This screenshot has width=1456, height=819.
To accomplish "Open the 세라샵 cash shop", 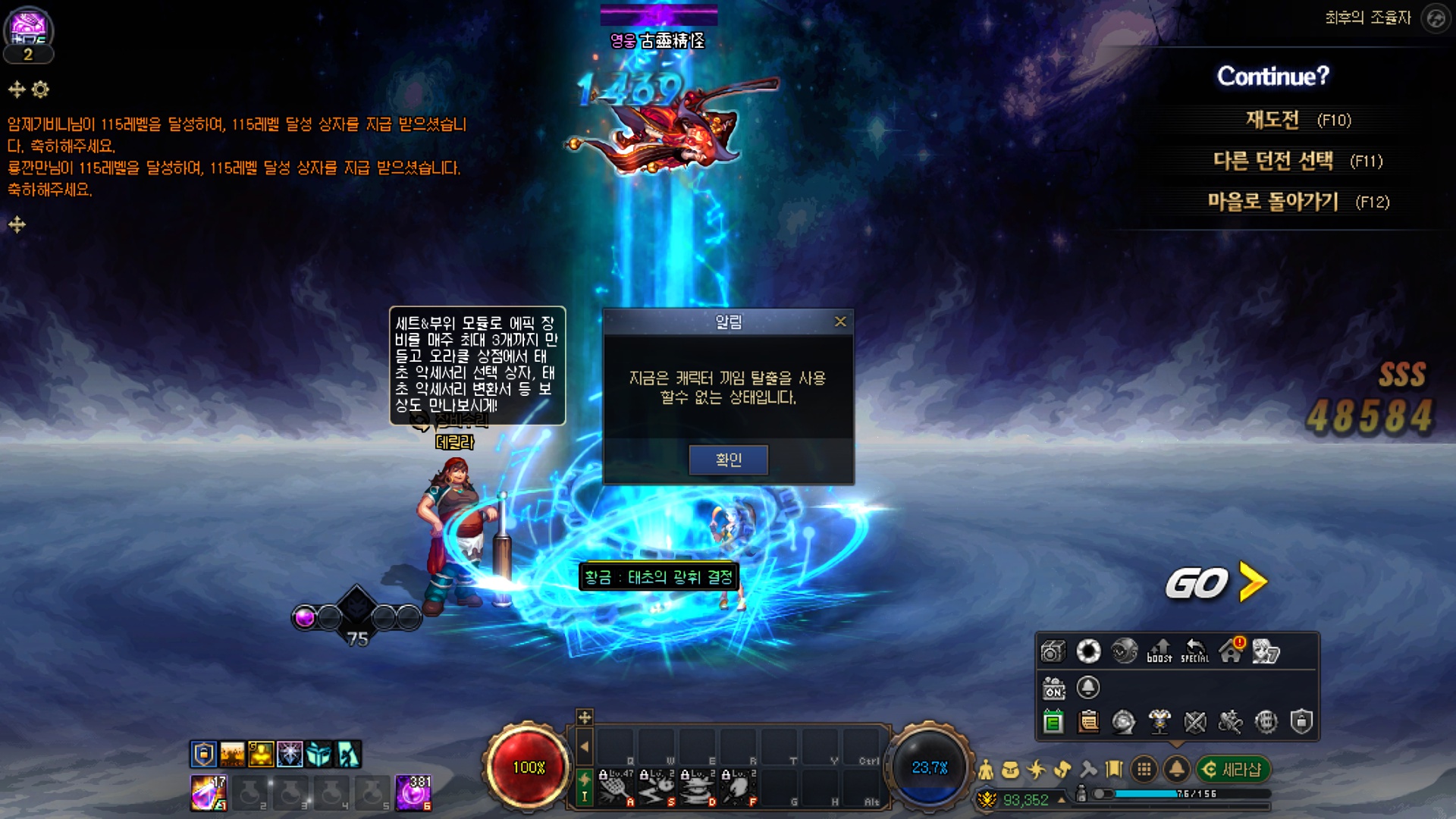I will pos(1233,770).
